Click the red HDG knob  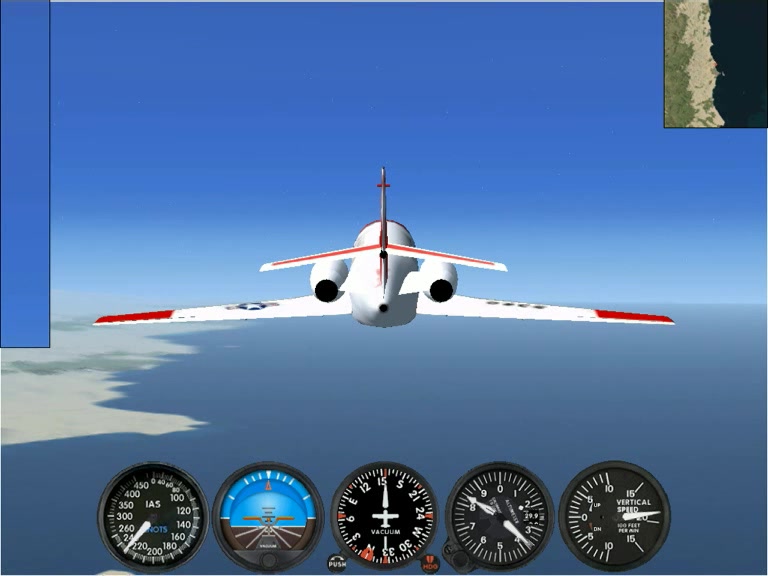pos(430,563)
